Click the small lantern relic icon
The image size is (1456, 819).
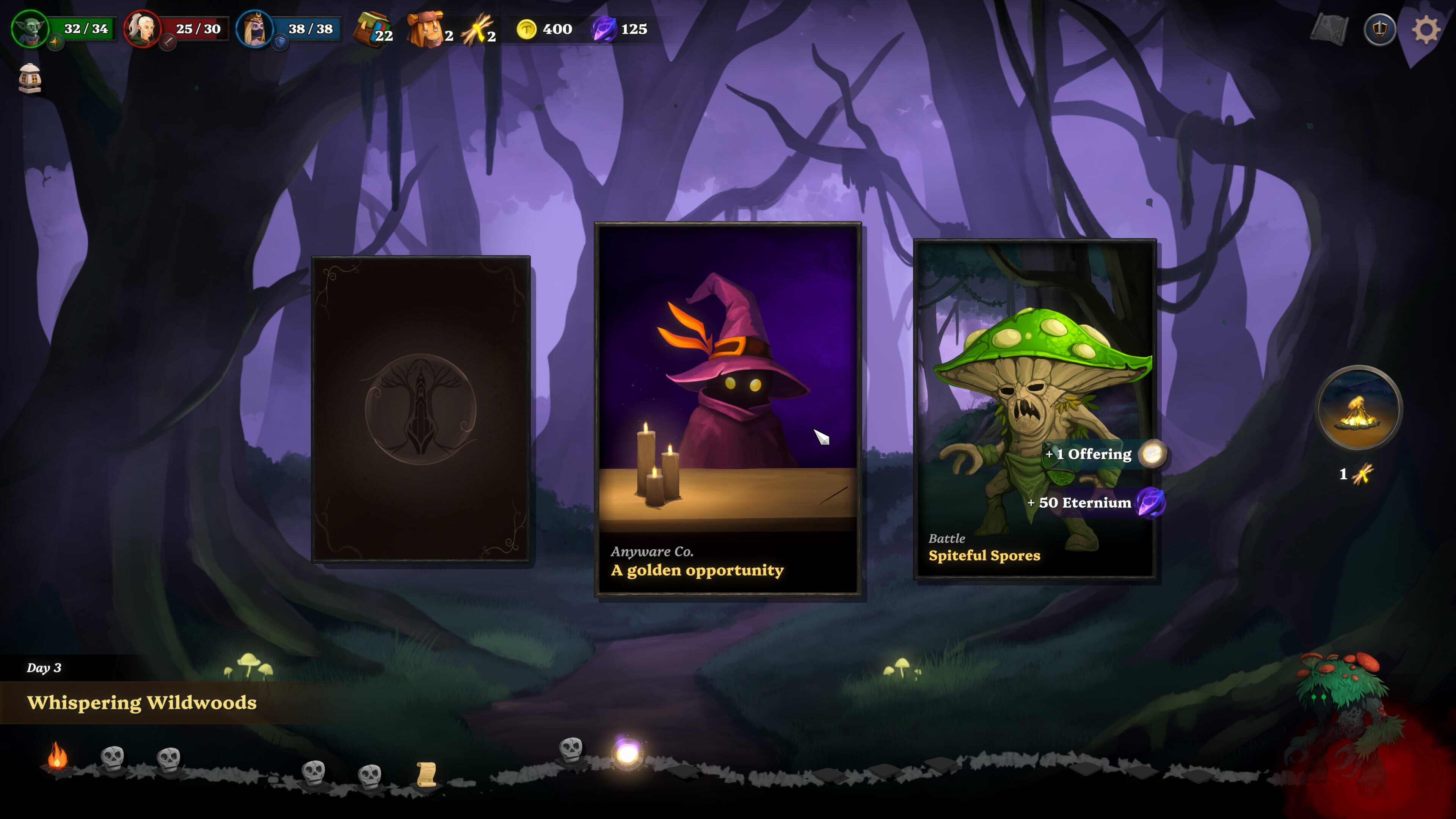click(x=30, y=78)
